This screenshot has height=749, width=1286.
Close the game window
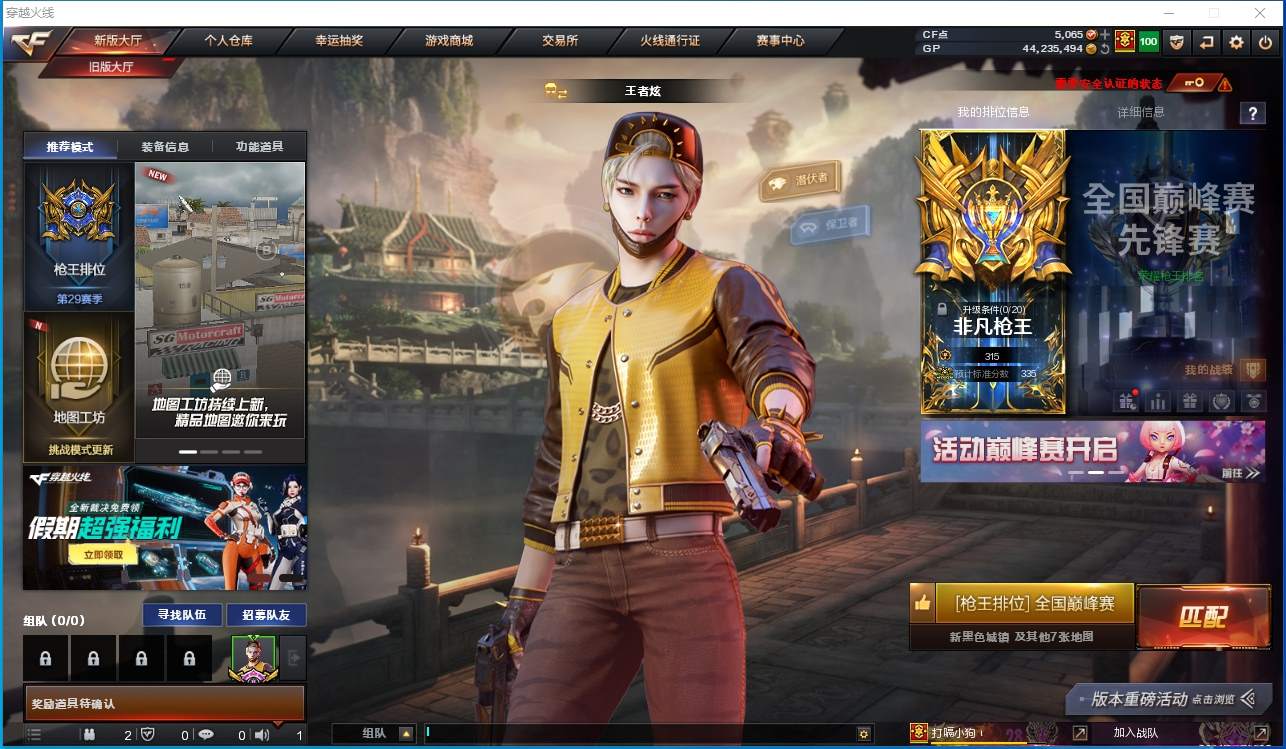1260,13
